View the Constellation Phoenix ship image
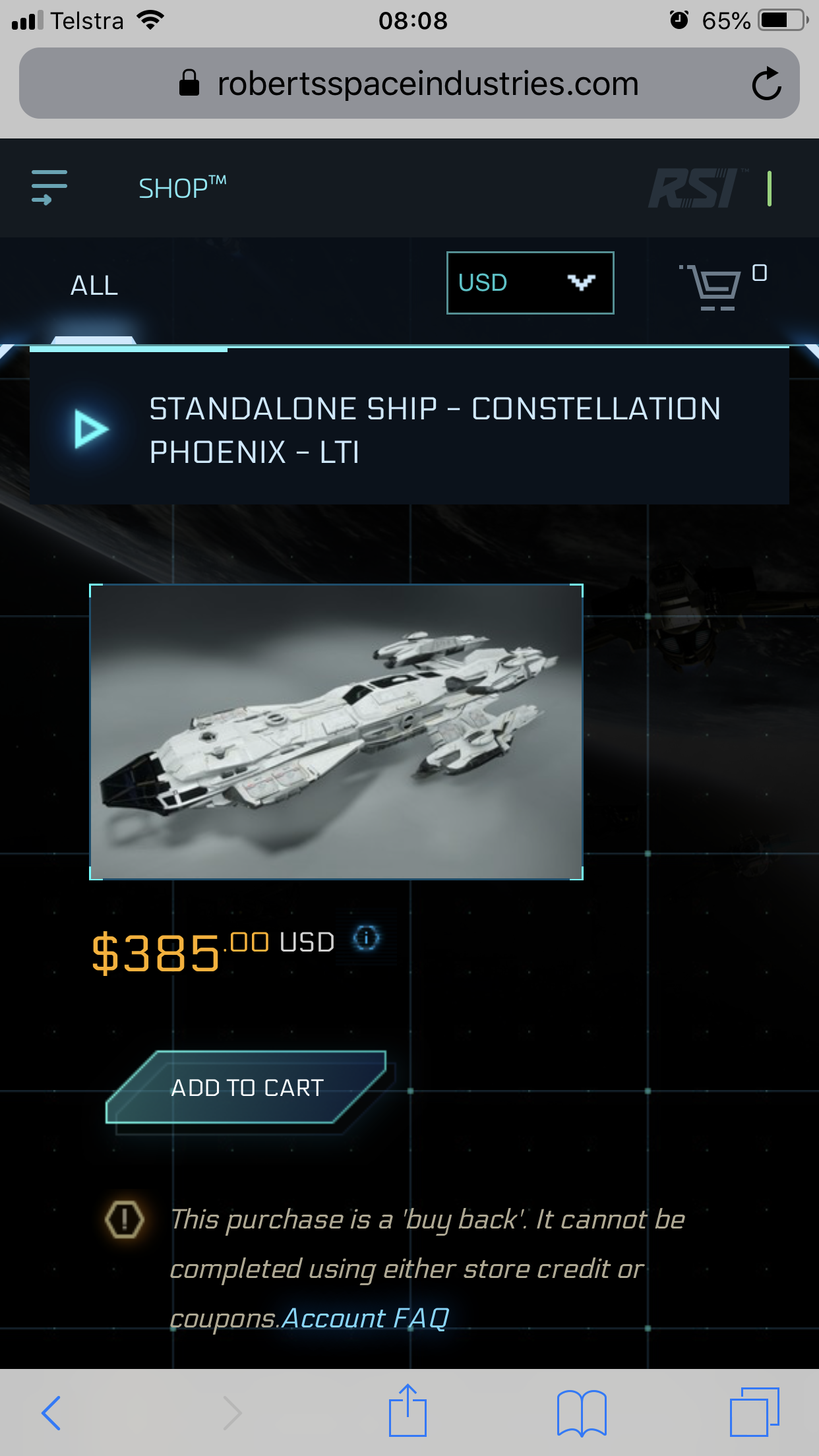 336,731
